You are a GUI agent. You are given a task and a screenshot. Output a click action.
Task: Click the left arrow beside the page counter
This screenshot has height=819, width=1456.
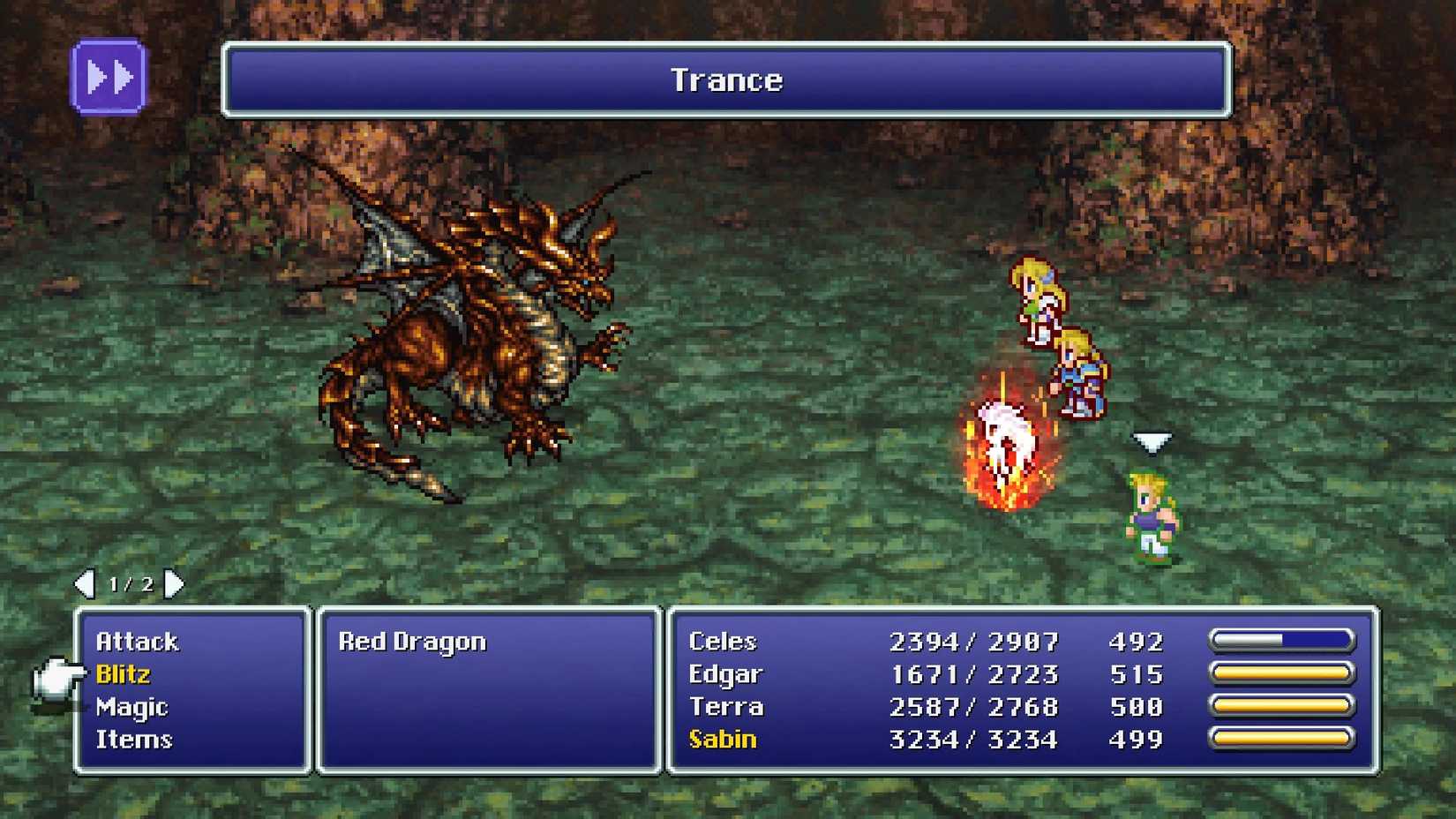coord(86,582)
